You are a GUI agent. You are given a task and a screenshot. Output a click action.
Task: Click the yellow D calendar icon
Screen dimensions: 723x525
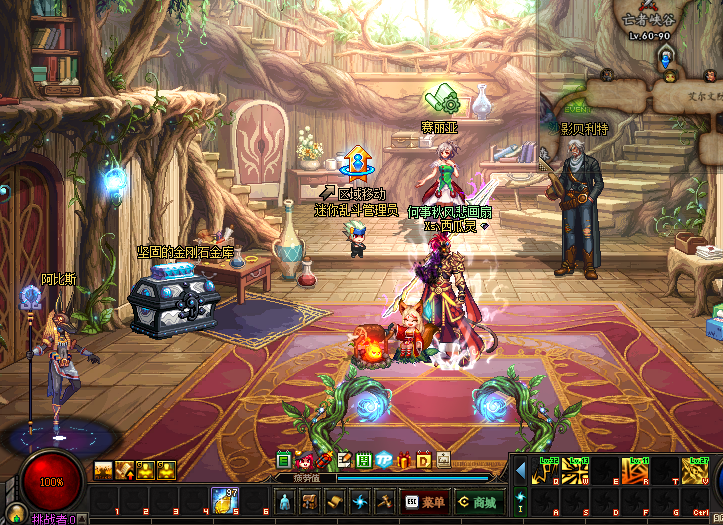(x=423, y=460)
